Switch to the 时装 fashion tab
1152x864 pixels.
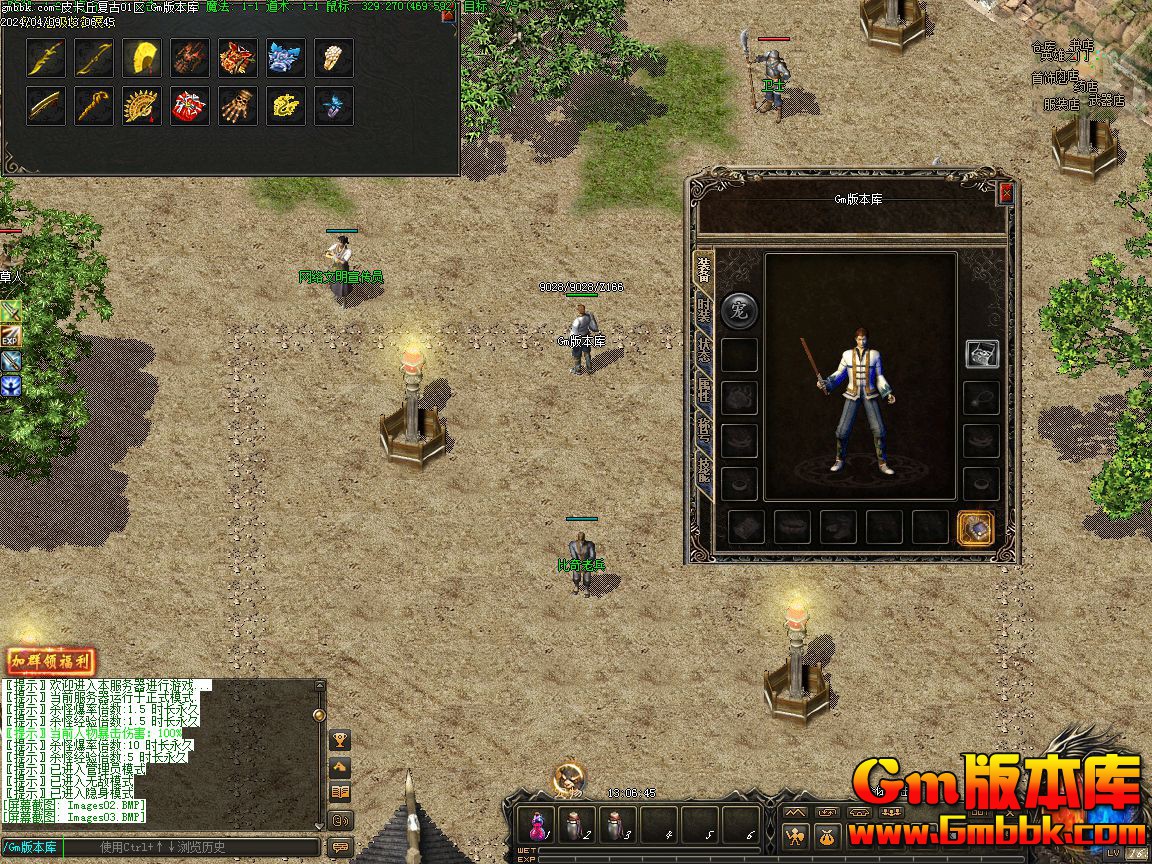(x=704, y=310)
